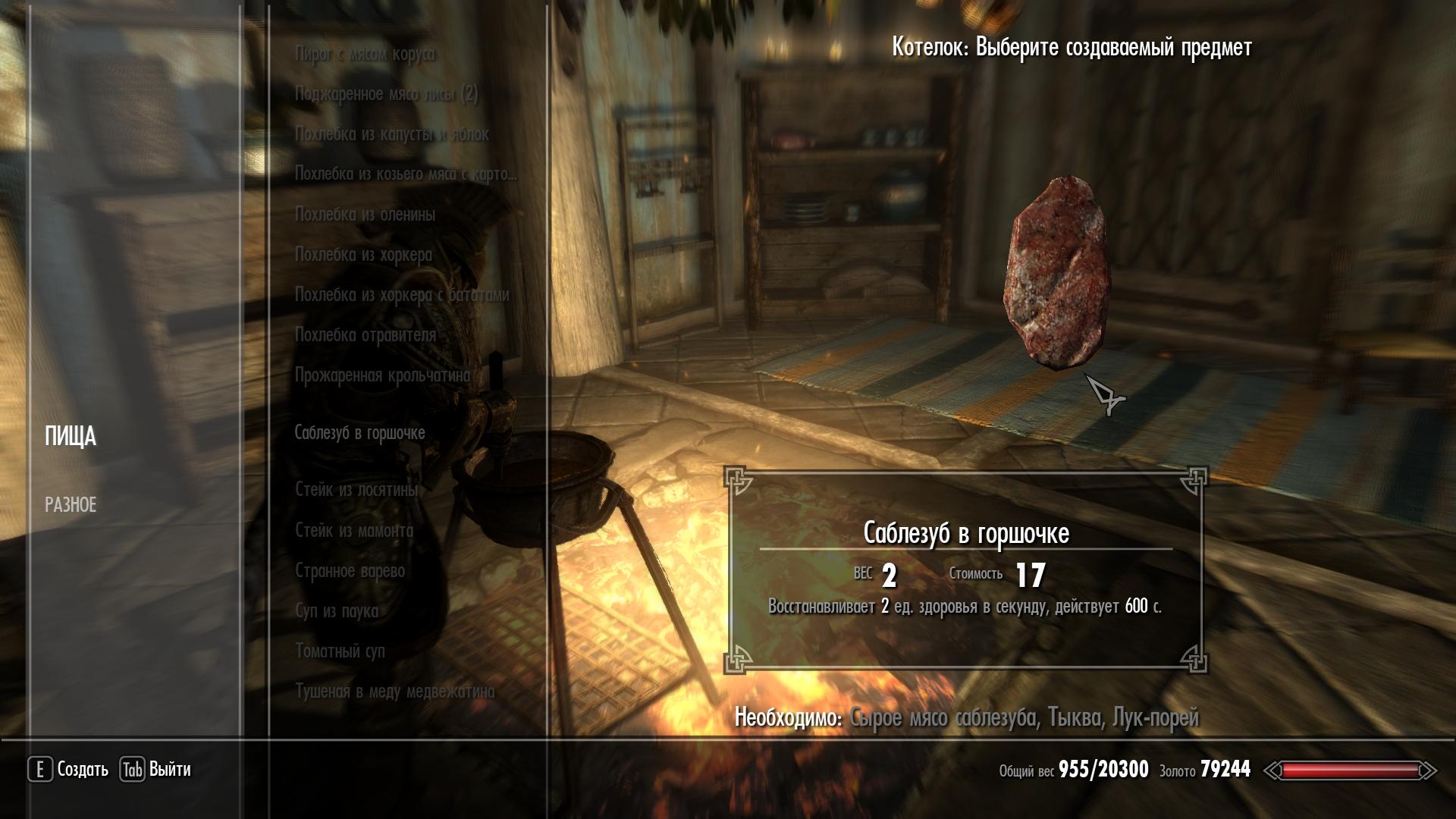Choose Похлебка из хоркера с бататами
Screen dimensions: 1456x819
click(x=401, y=295)
